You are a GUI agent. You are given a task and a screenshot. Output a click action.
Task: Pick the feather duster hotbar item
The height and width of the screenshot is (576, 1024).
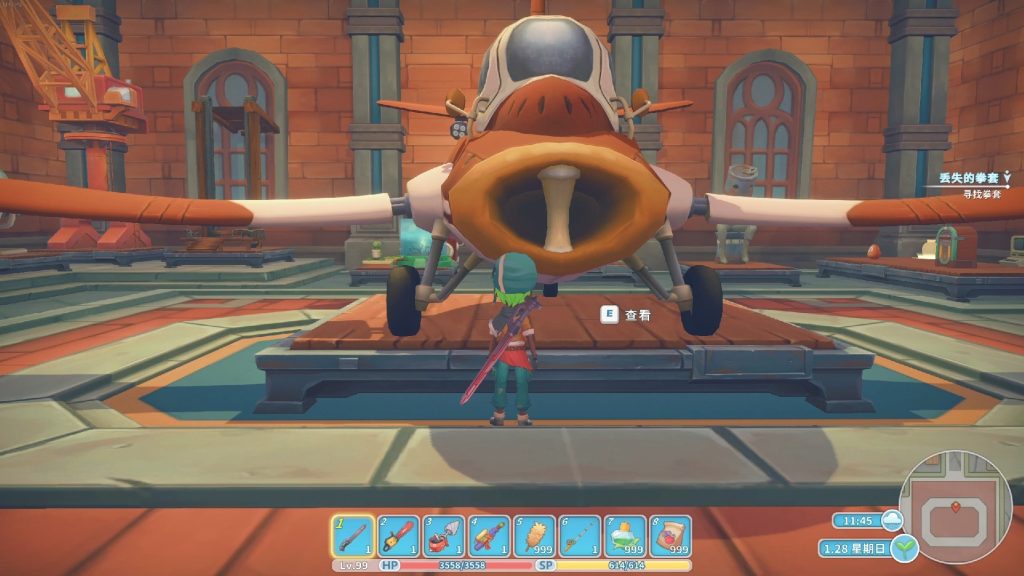(x=534, y=536)
